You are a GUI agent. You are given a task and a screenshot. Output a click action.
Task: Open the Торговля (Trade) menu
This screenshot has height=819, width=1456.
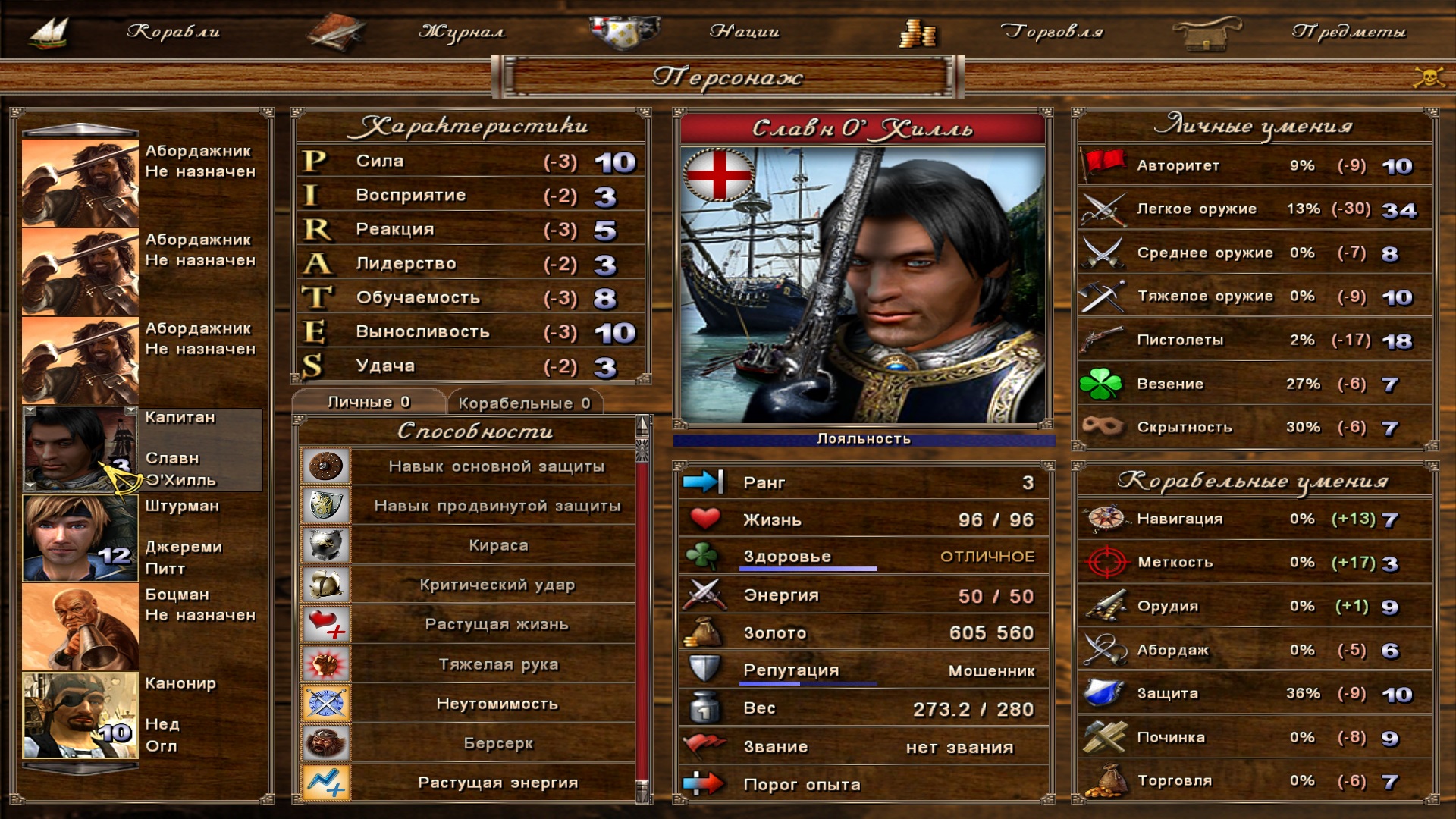coord(1051,32)
